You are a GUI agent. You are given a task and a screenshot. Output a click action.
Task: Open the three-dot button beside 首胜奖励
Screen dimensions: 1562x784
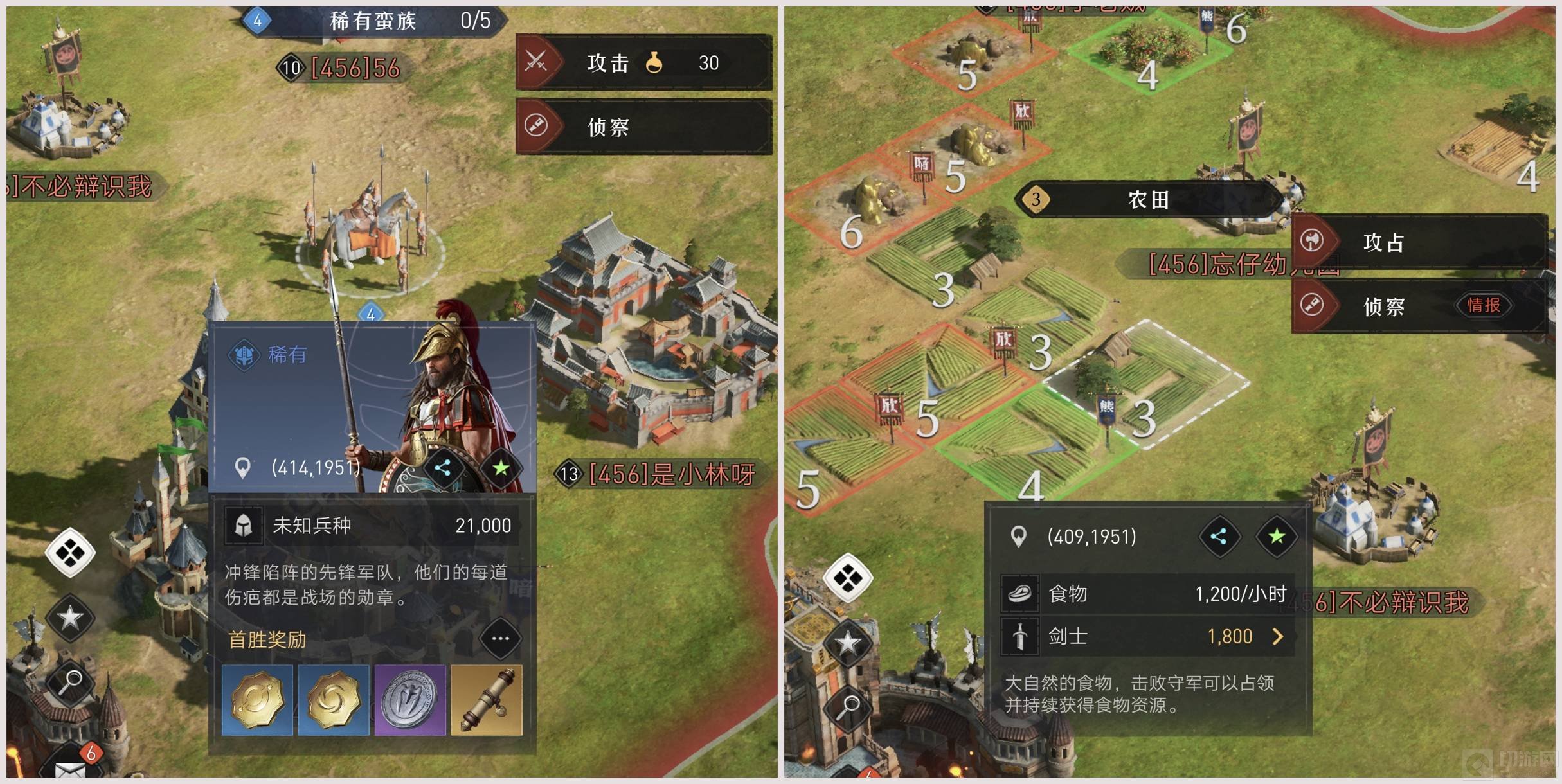click(500, 639)
